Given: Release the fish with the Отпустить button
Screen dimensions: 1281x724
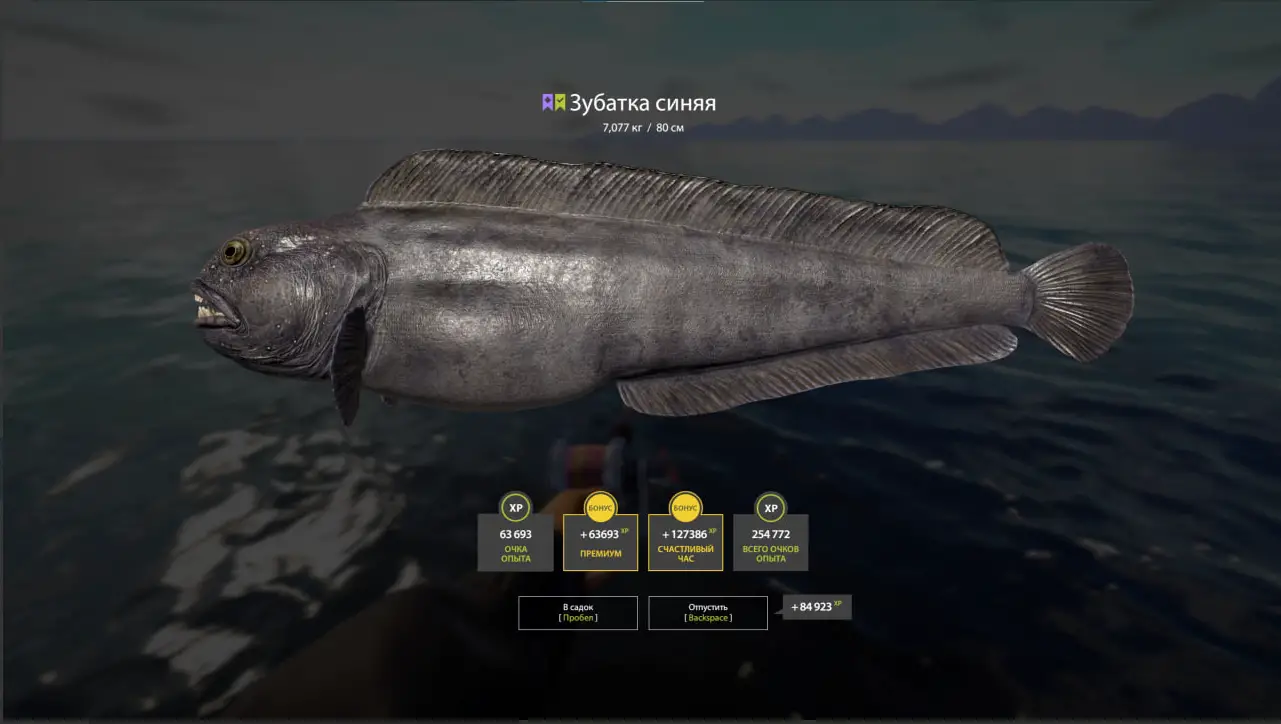Looking at the screenshot, I should [x=708, y=612].
